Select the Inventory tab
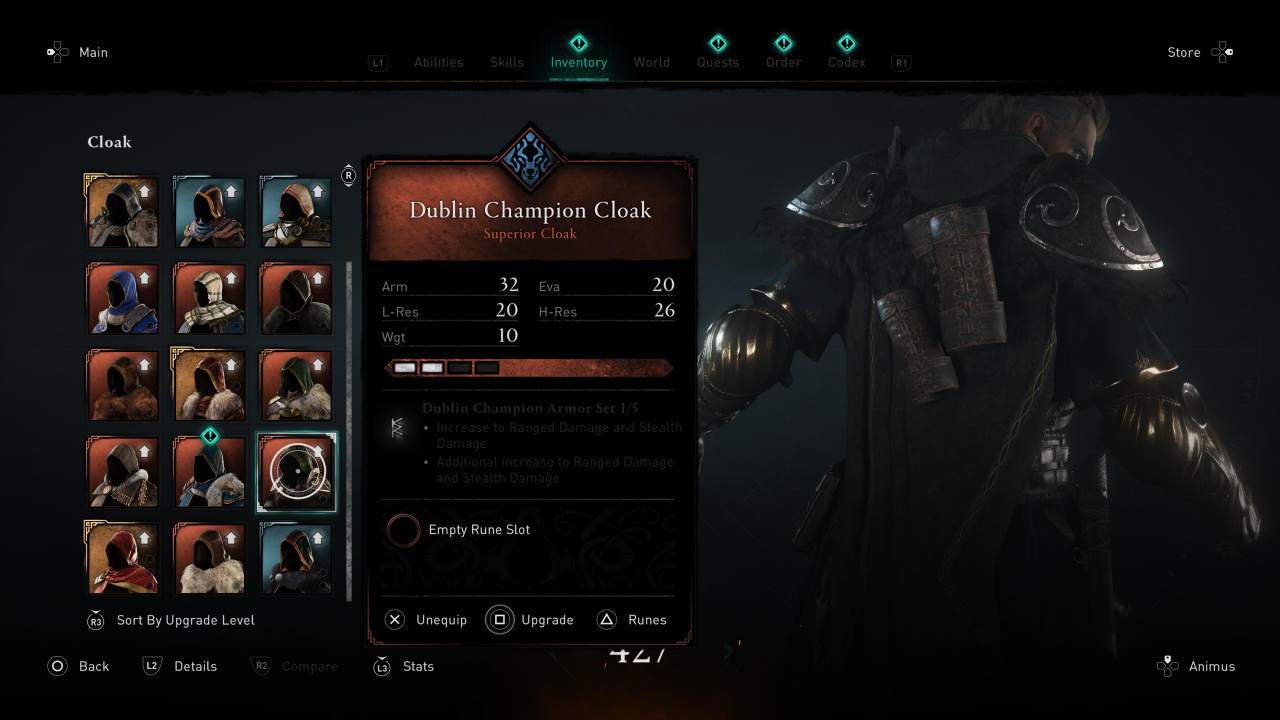The height and width of the screenshot is (720, 1280). coord(578,62)
